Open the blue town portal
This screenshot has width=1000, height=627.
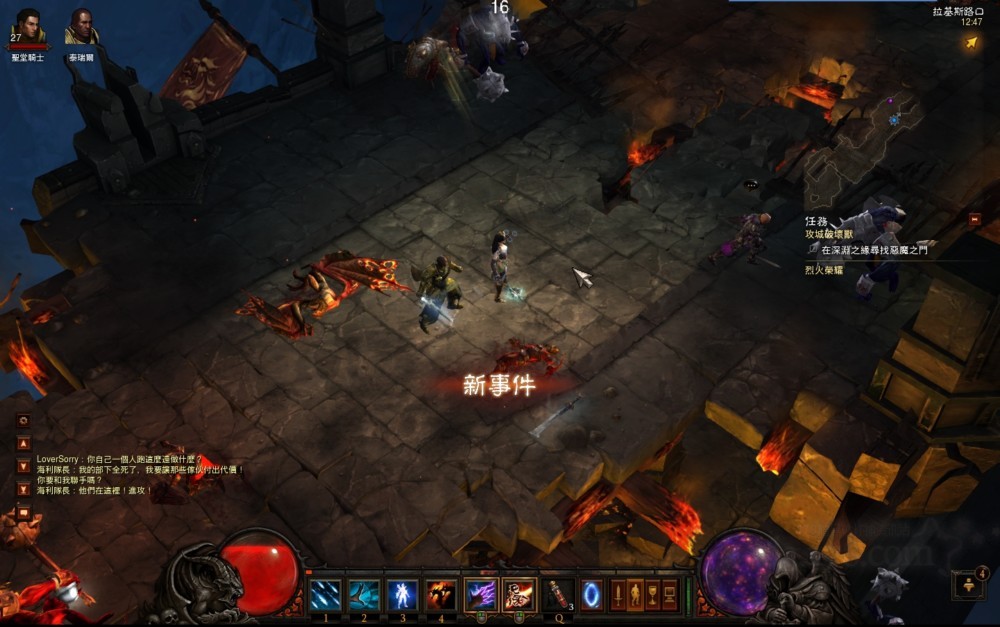tap(592, 594)
